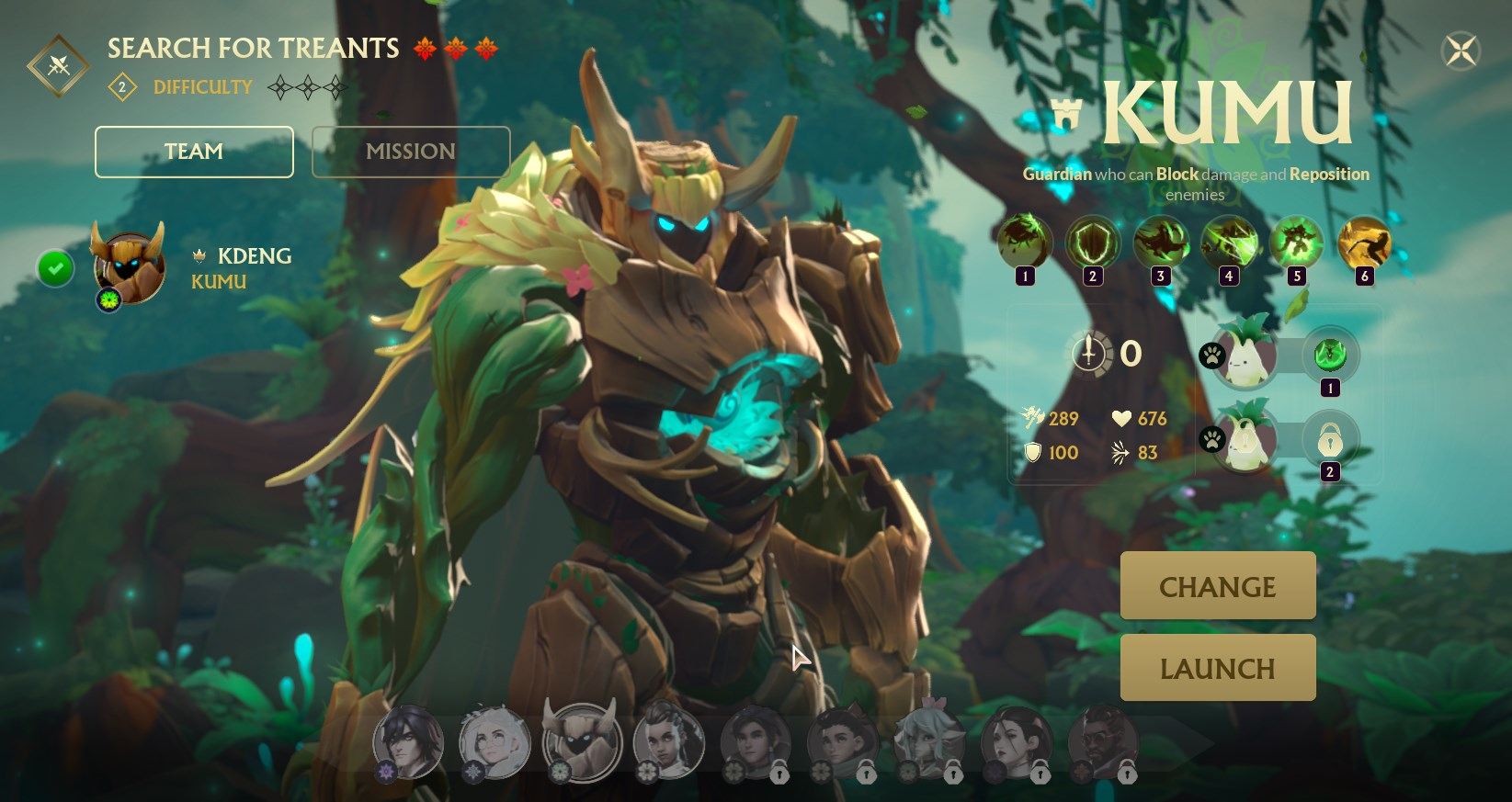Inspect Kumu's green shield ability
This screenshot has height=802, width=1512.
pyautogui.click(x=1092, y=242)
